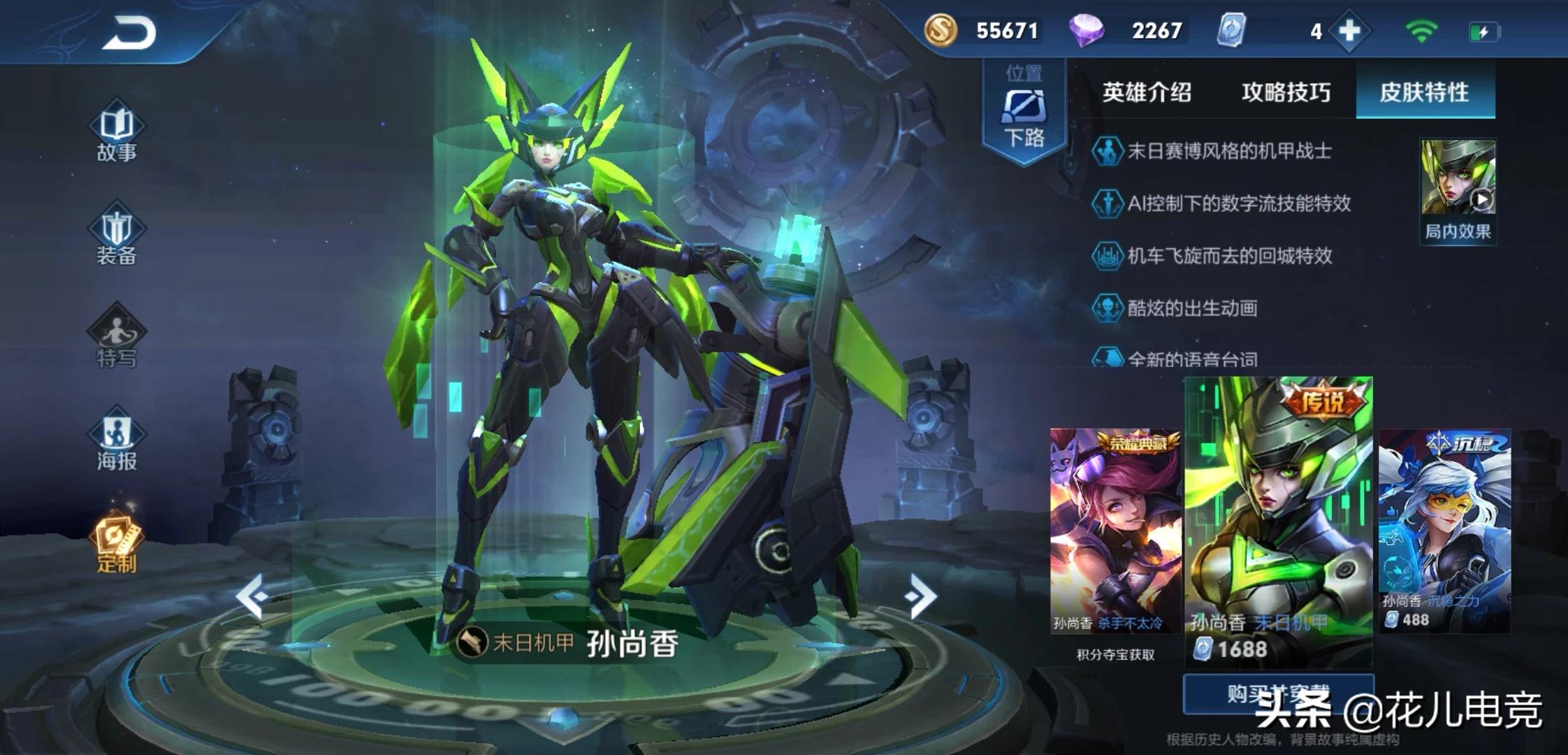This screenshot has height=755, width=1568.
Task: Select the 皮肤特性 tab
Action: tap(1424, 92)
